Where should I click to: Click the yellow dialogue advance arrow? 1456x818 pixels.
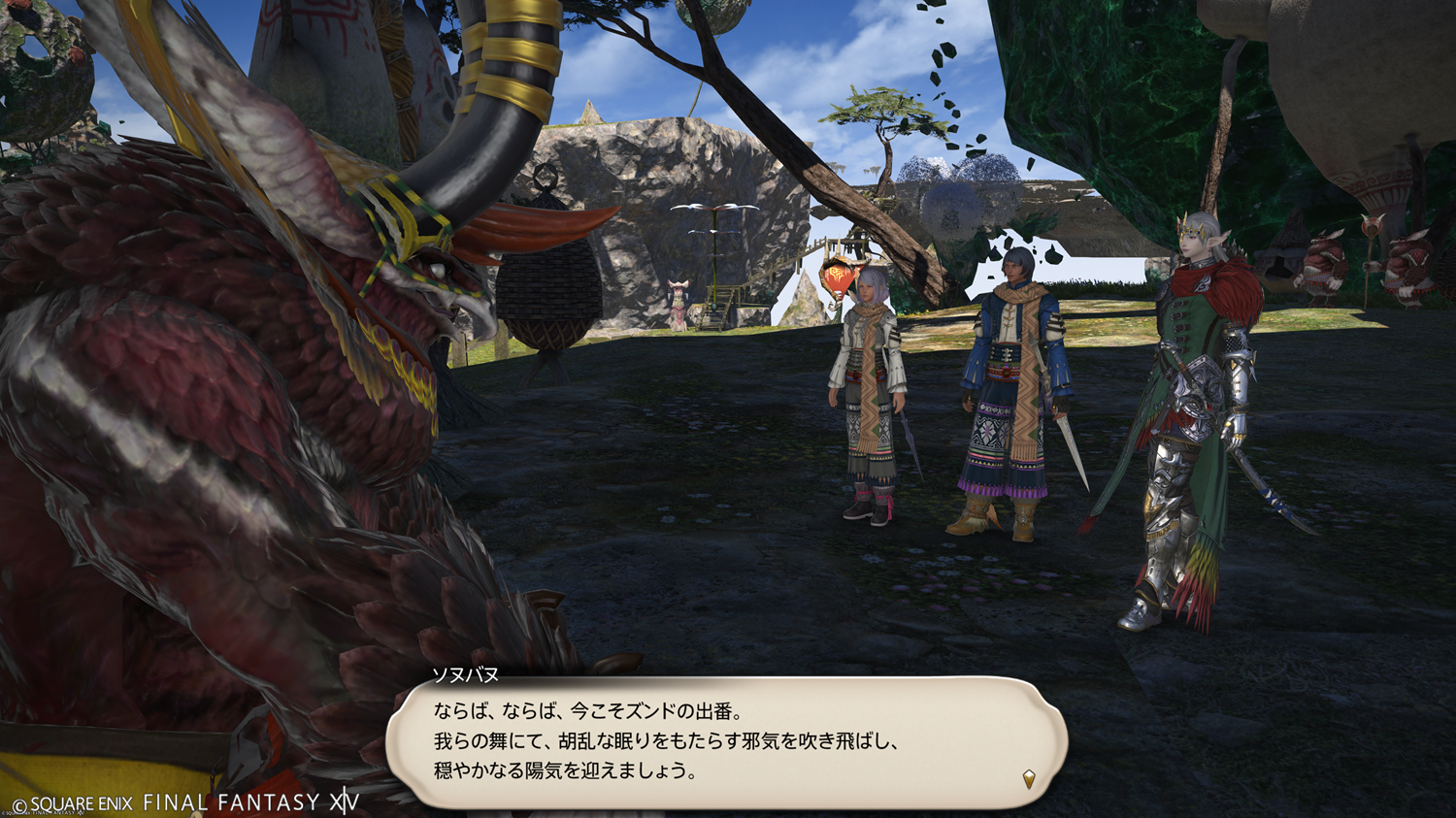[x=1029, y=778]
